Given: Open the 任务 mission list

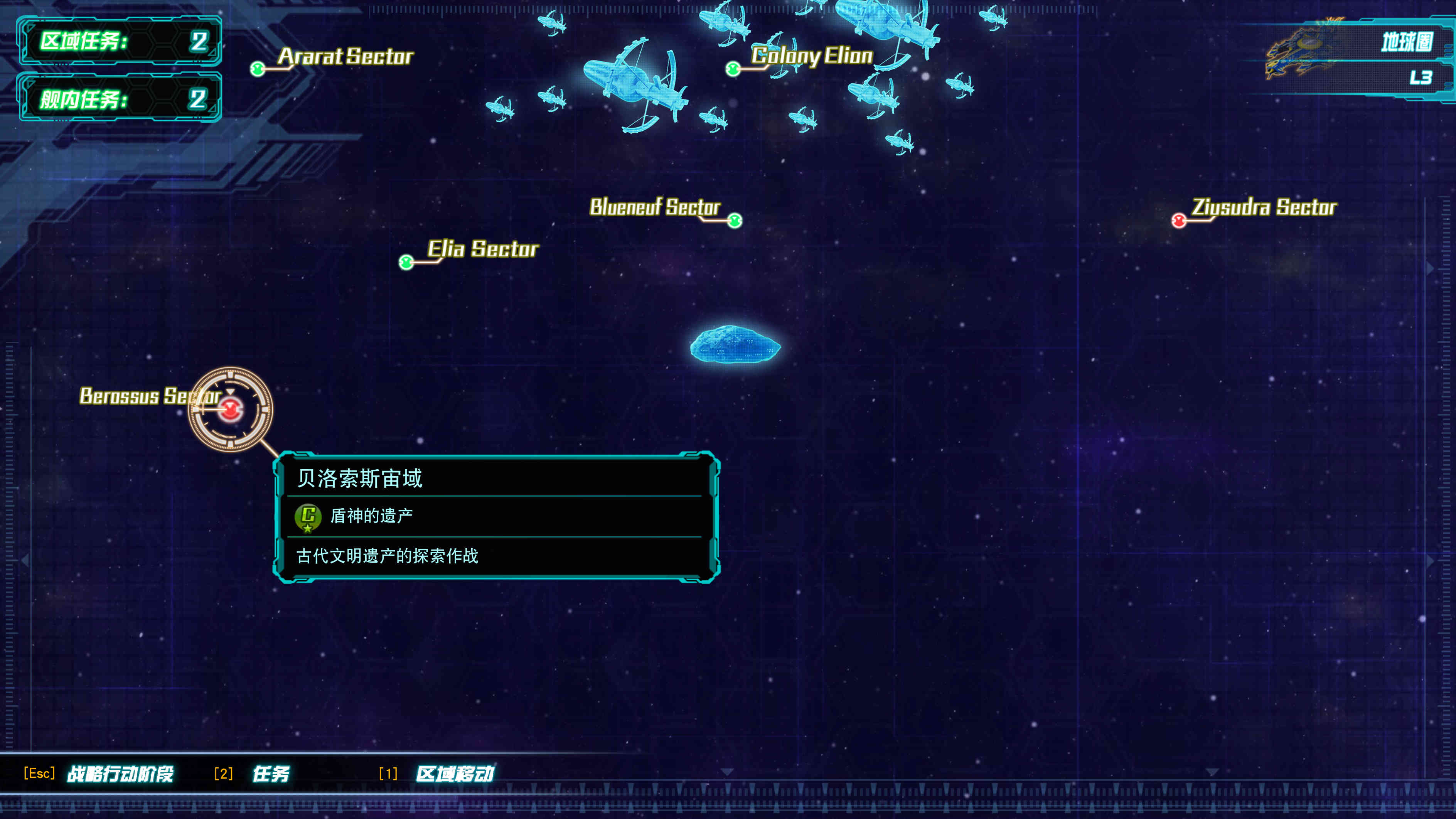Looking at the screenshot, I should pos(270,773).
